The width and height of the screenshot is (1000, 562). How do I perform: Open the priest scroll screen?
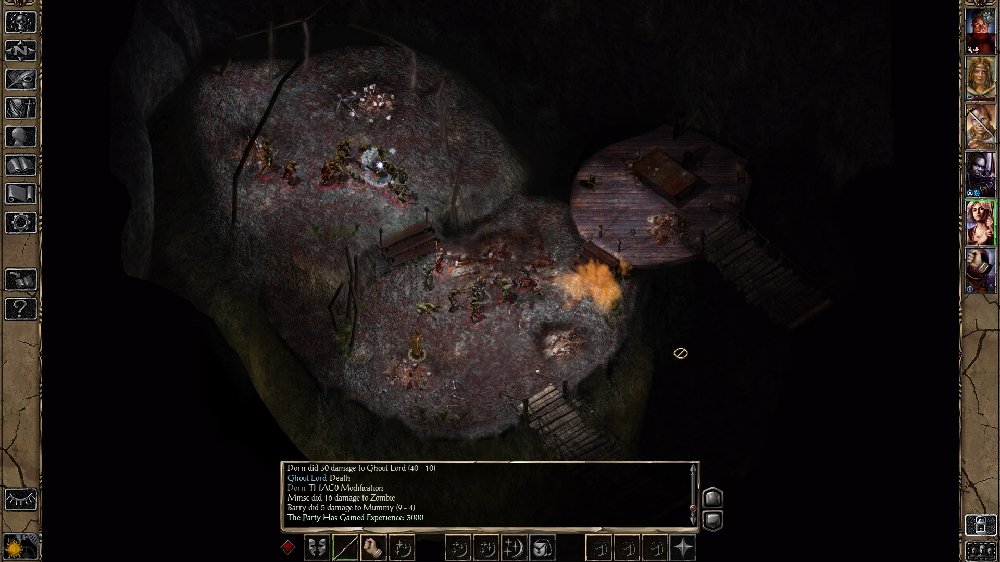(x=21, y=194)
